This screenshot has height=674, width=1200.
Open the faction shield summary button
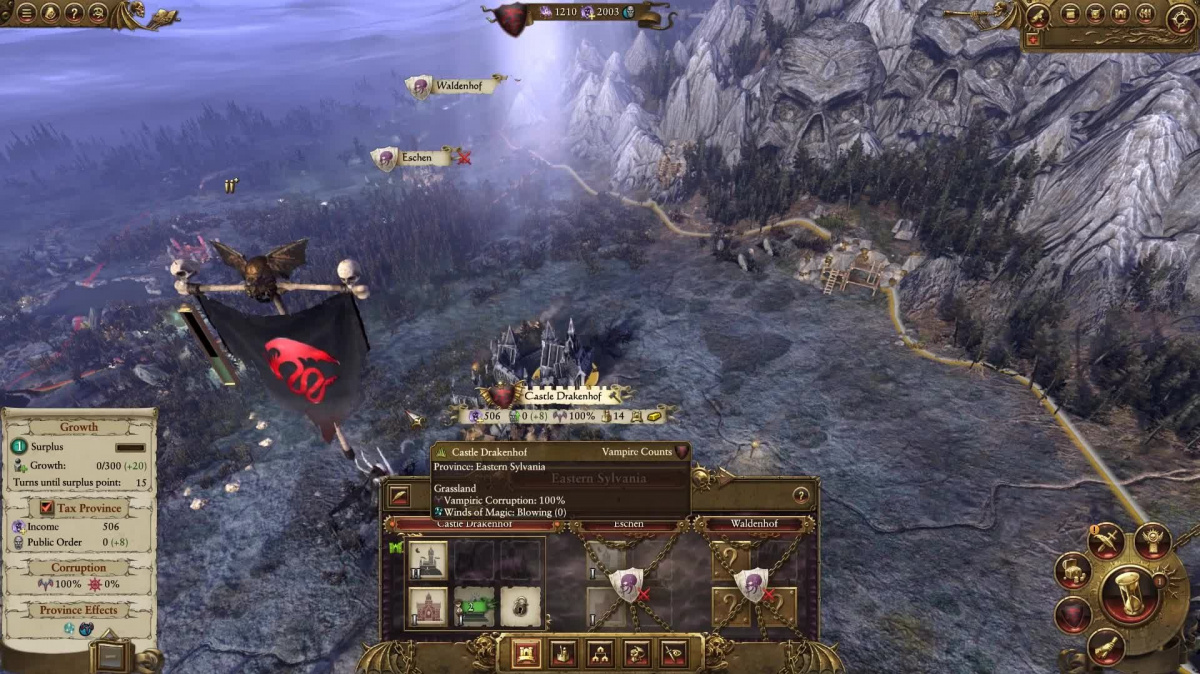[1072, 614]
